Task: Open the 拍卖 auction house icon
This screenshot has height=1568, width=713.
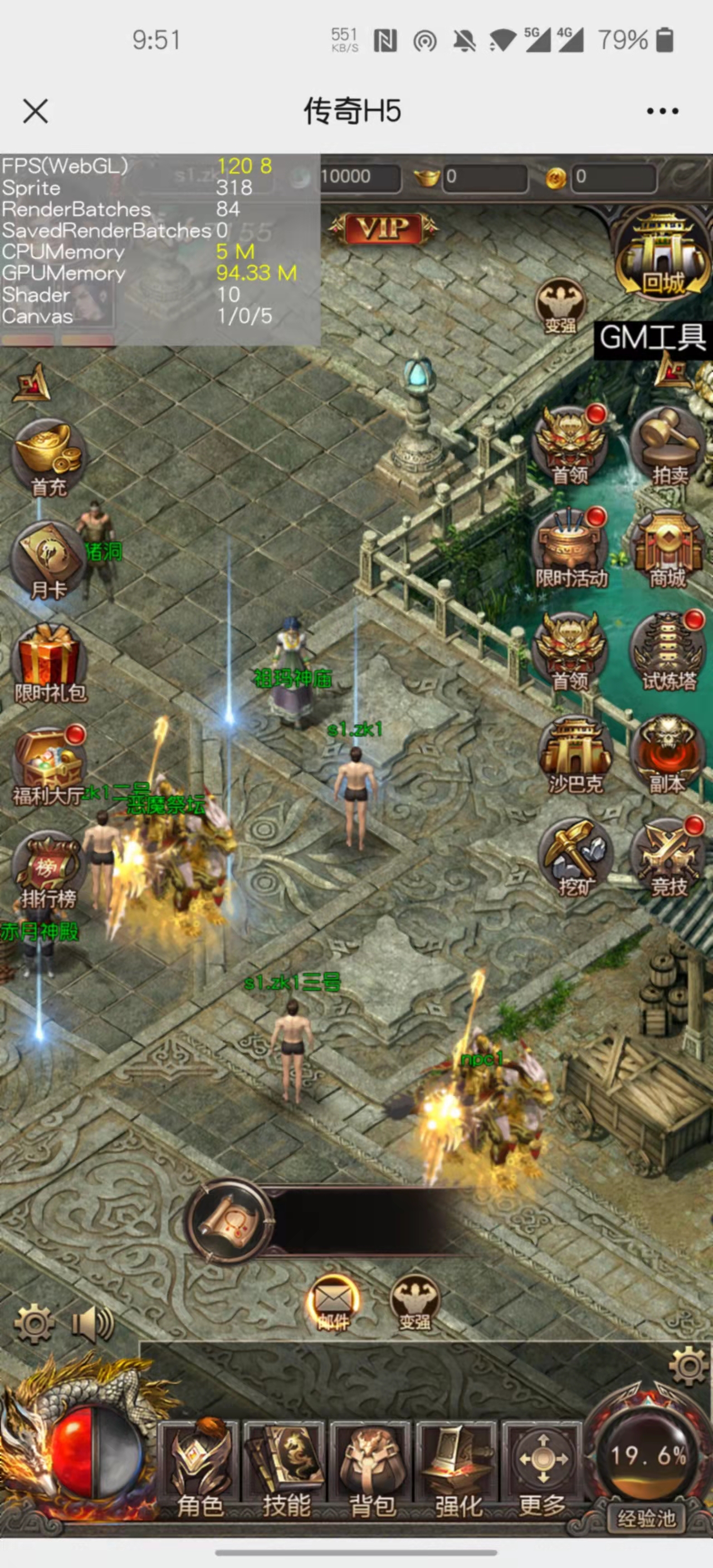Action: point(668,446)
